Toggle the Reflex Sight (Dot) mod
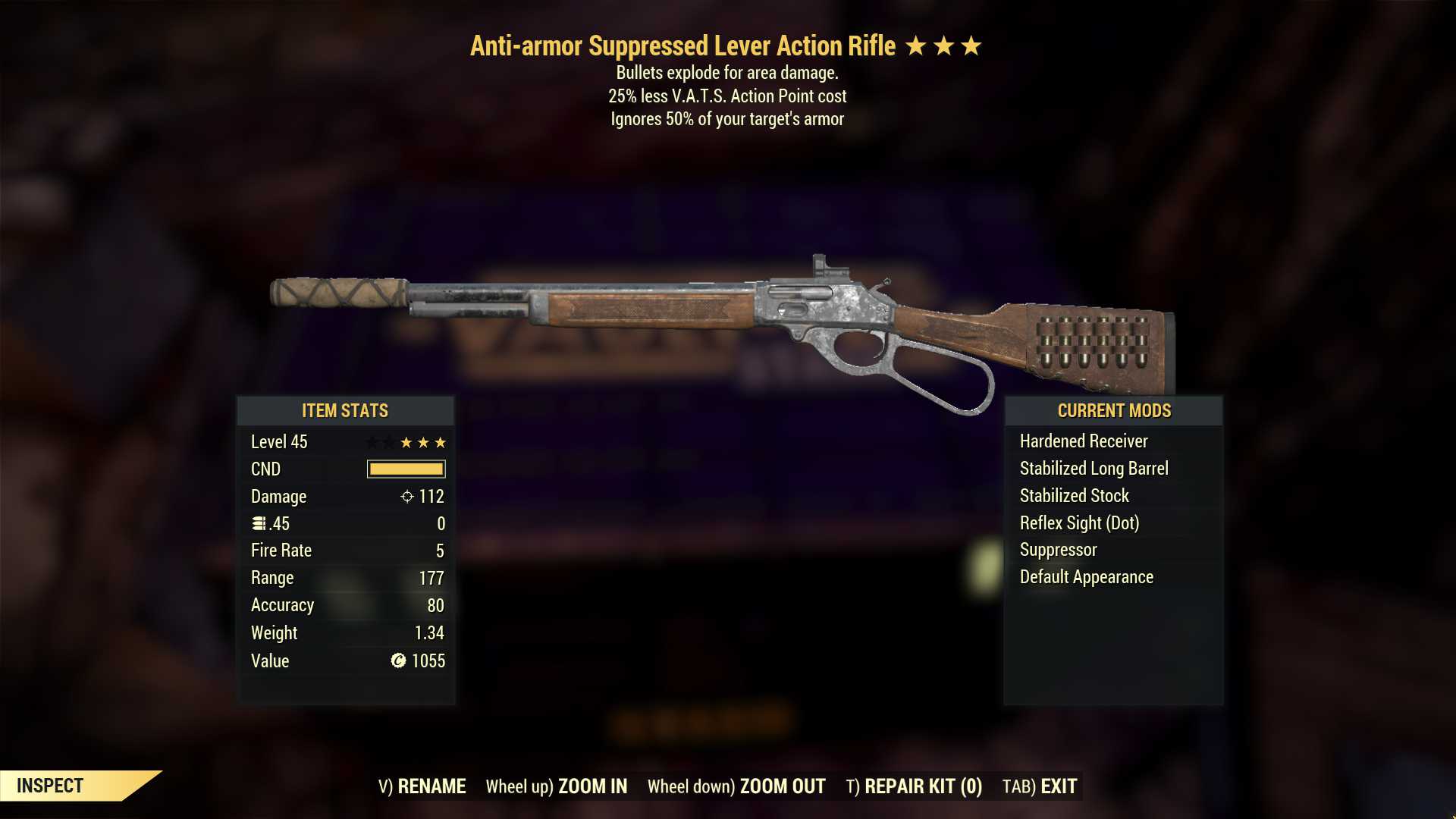 pyautogui.click(x=1081, y=522)
